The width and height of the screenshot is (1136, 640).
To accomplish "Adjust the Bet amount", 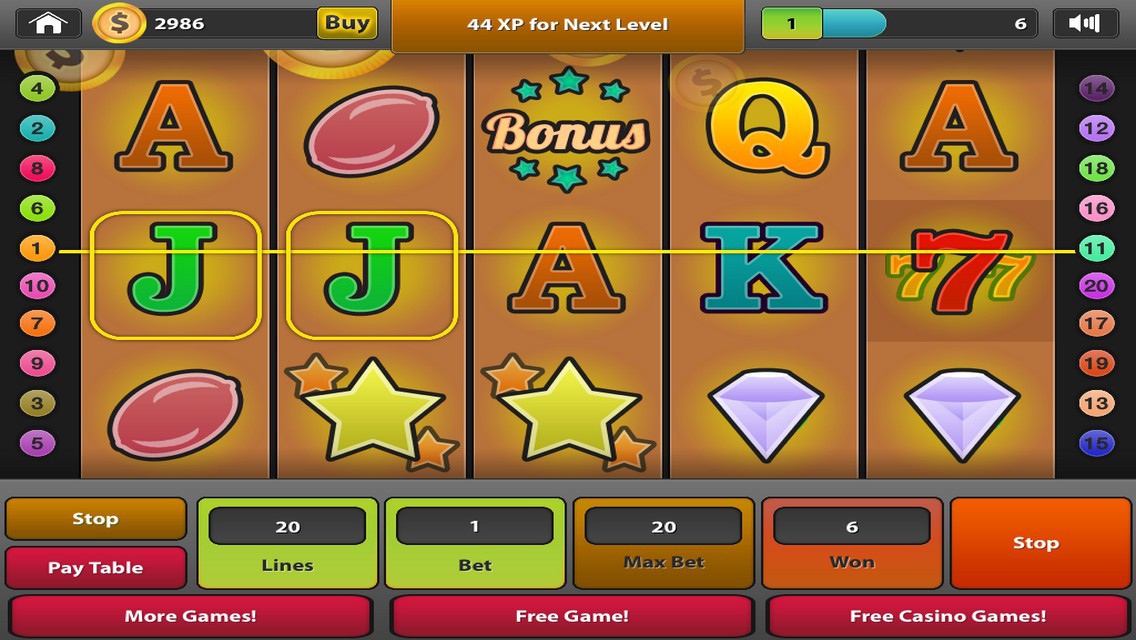I will 475,543.
